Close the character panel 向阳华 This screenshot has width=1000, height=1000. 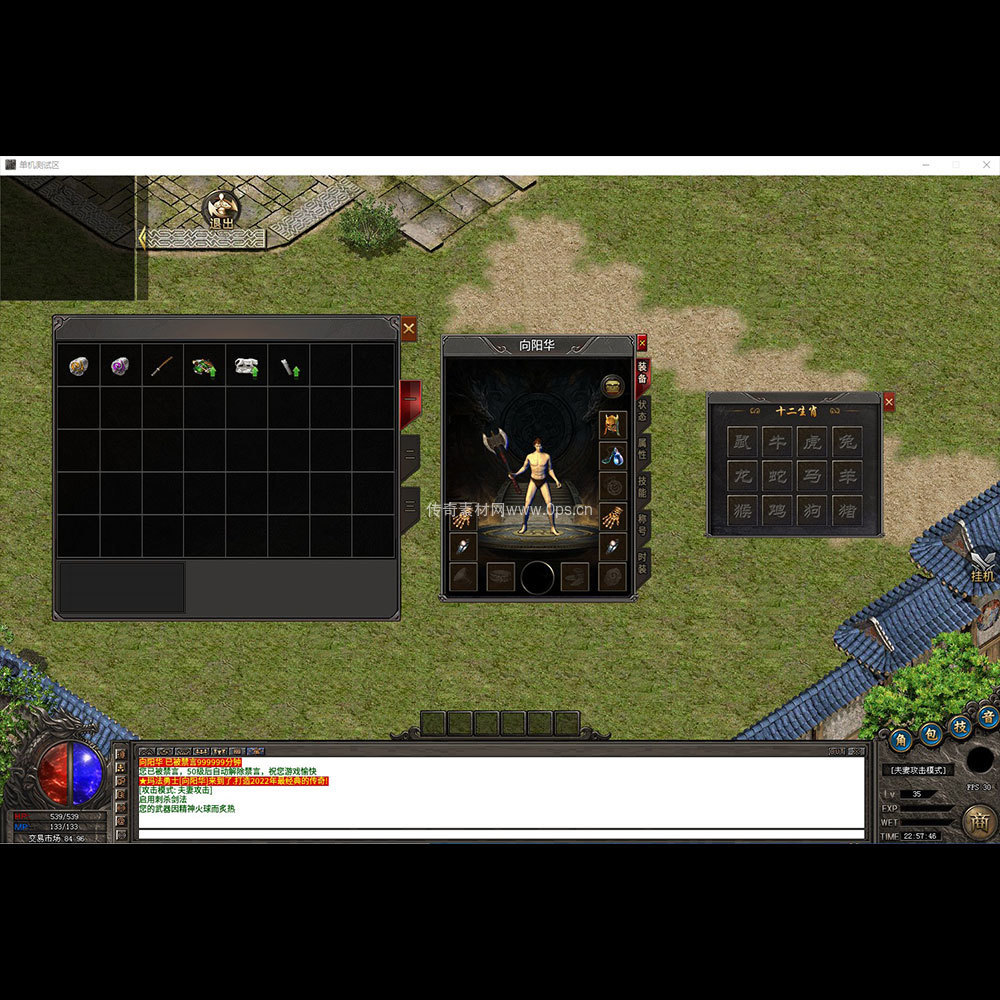pos(642,343)
